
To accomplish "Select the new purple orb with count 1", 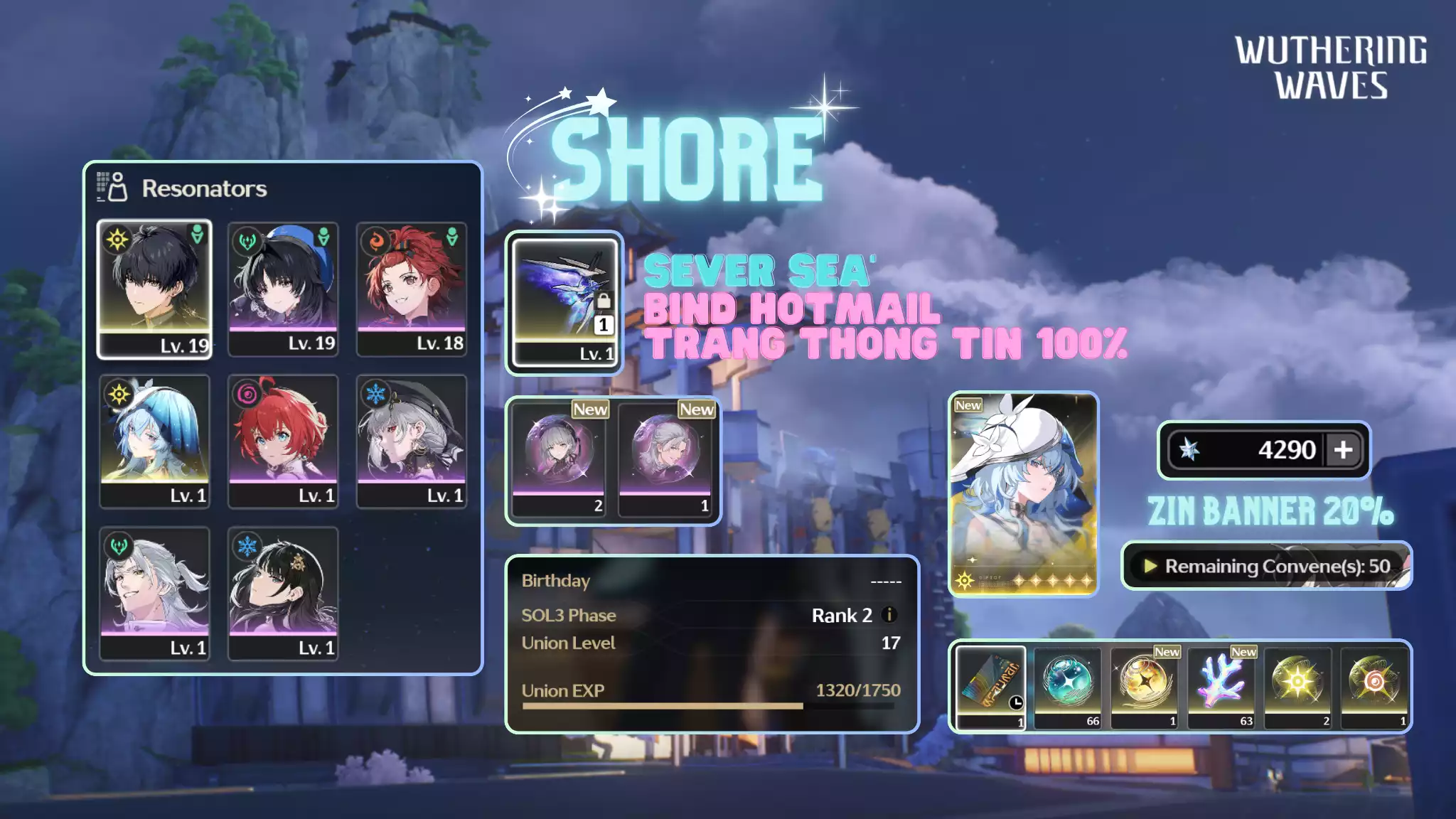I will pos(665,459).
